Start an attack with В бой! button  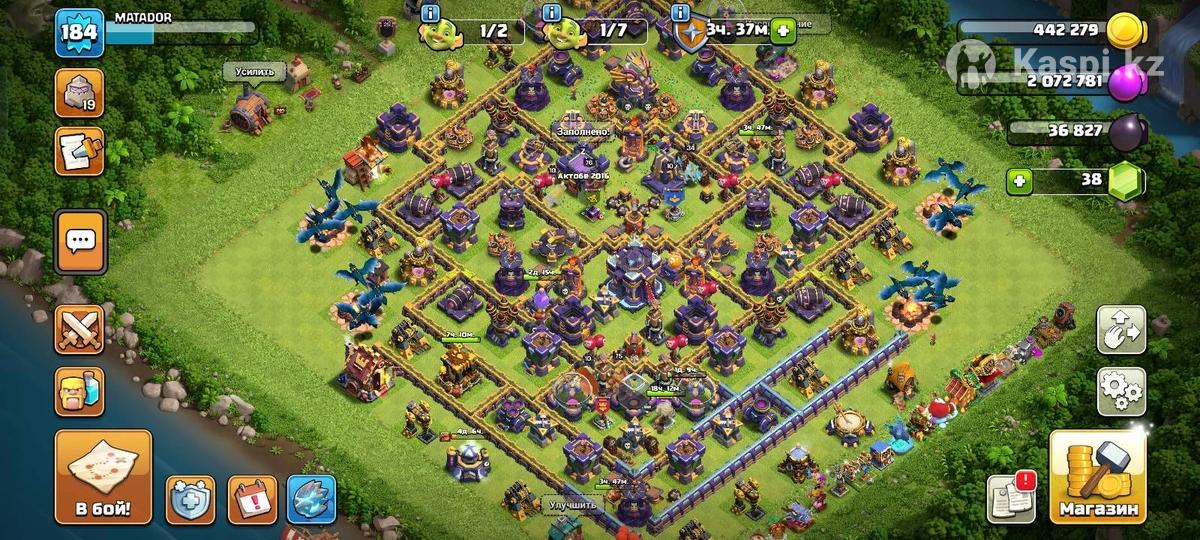click(103, 478)
